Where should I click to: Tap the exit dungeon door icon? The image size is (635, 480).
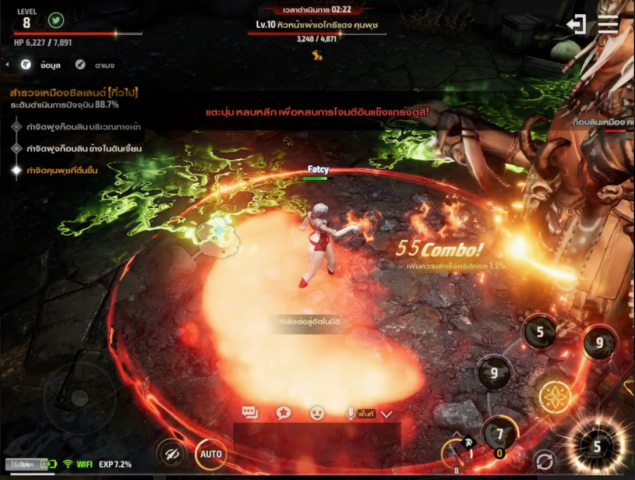click(576, 25)
